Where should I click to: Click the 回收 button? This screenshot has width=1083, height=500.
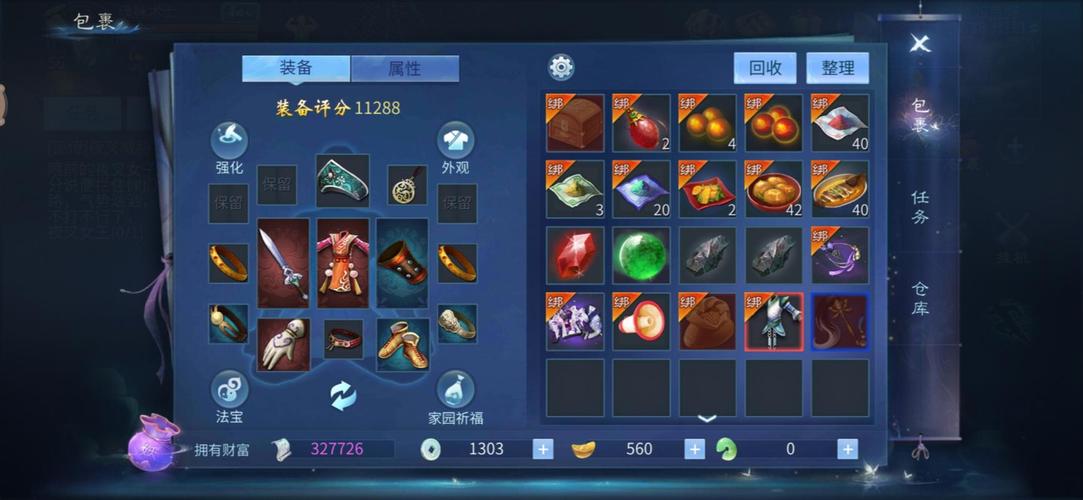click(x=765, y=68)
